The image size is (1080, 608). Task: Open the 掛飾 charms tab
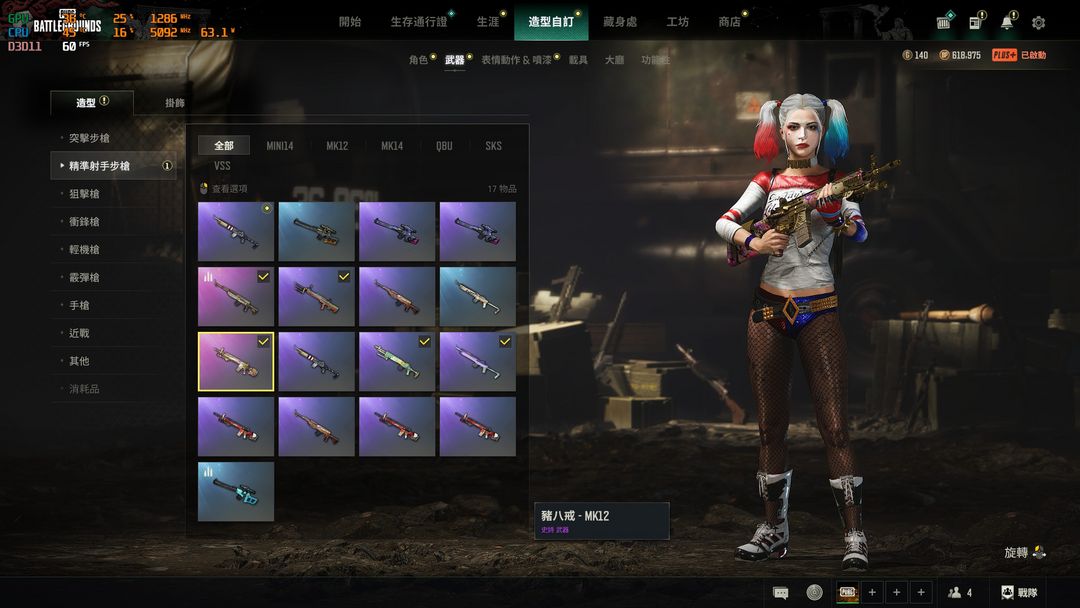(175, 102)
